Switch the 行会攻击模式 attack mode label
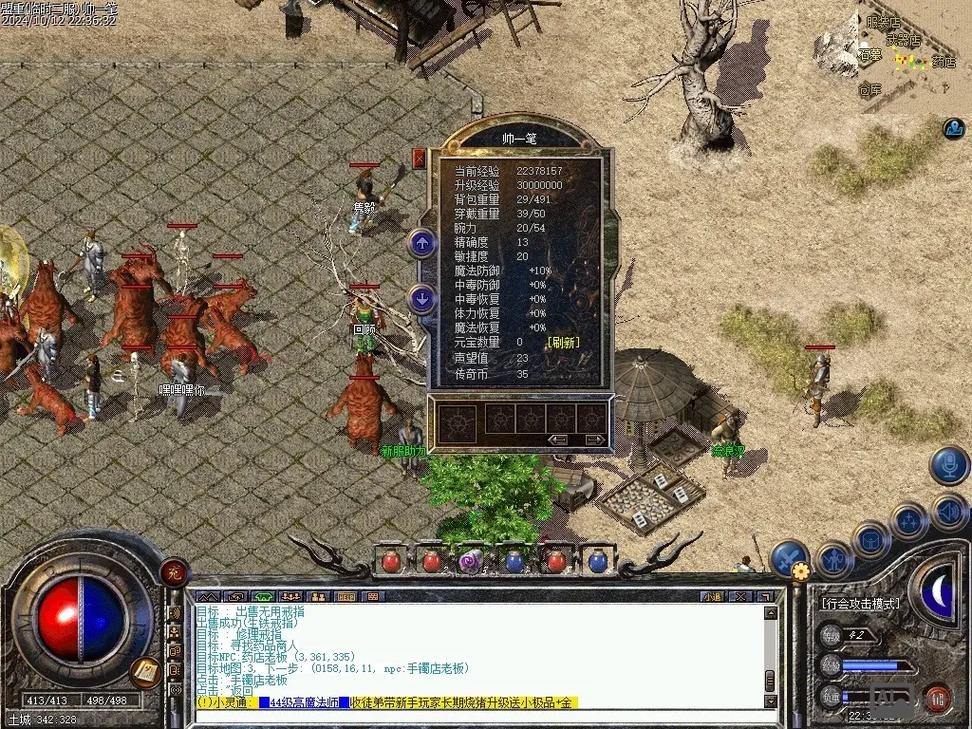 click(859, 603)
